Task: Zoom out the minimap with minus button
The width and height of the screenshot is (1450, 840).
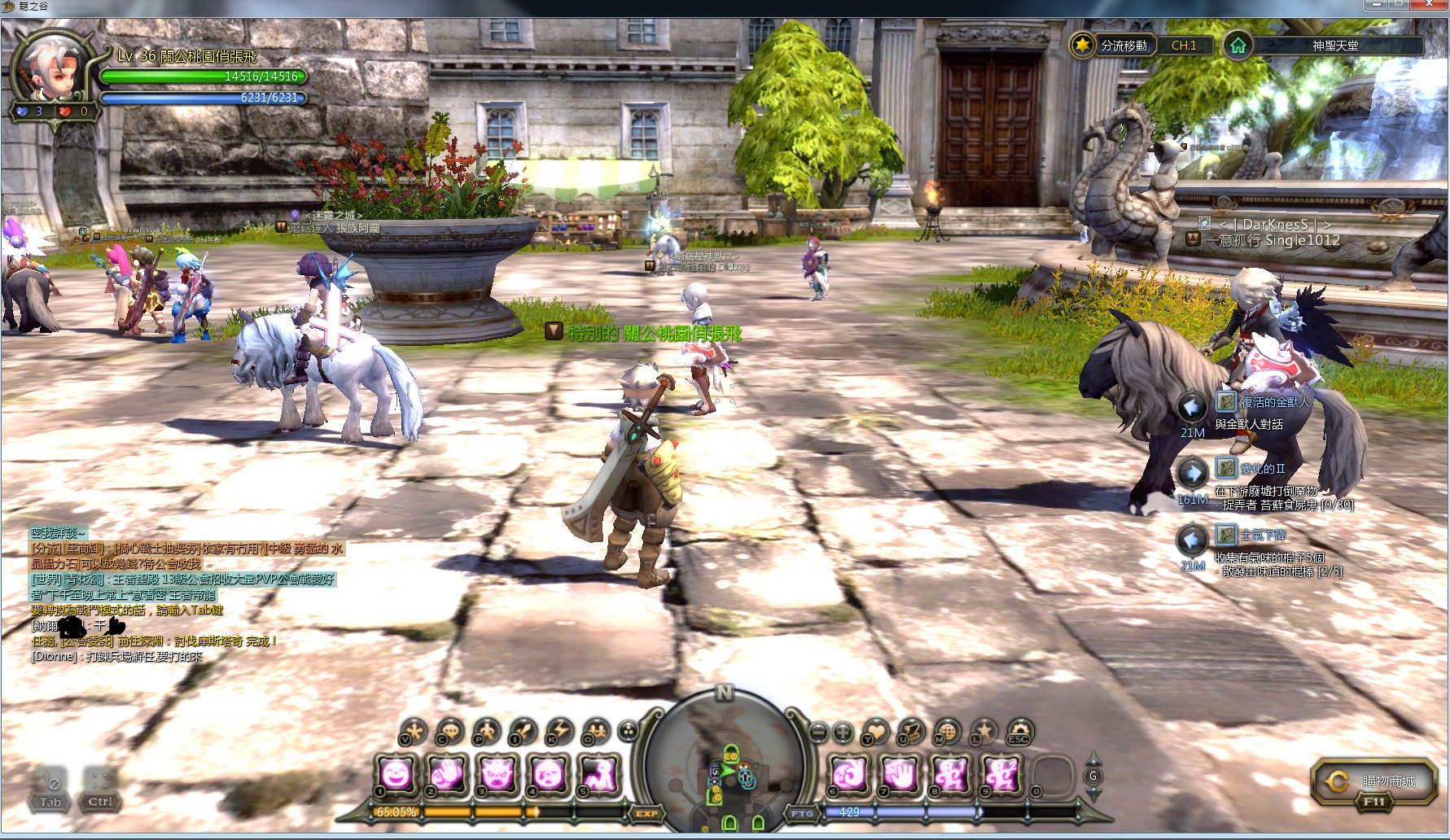Action: 818,732
